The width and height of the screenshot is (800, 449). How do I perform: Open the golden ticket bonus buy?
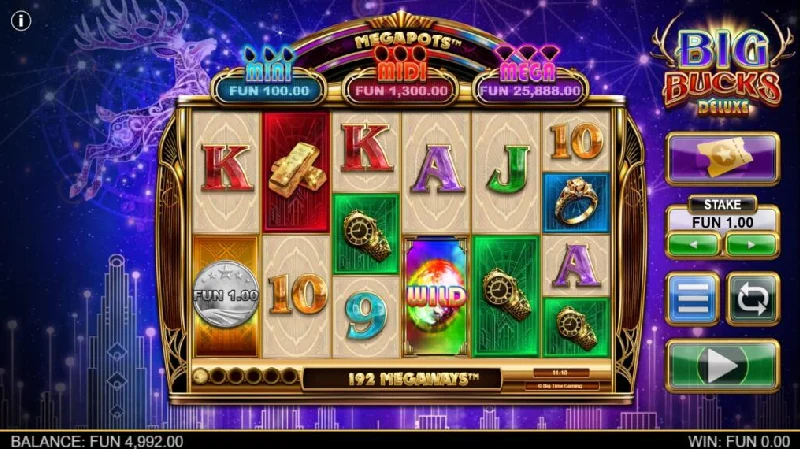722,159
